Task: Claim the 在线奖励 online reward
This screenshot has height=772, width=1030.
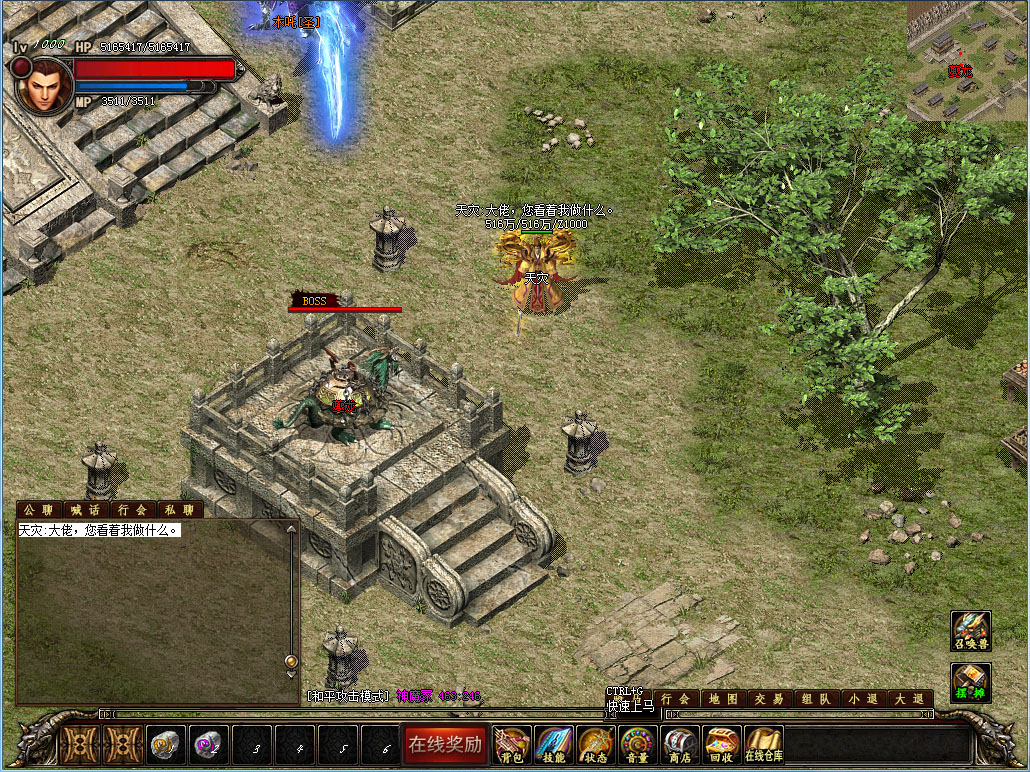Action: coord(445,744)
